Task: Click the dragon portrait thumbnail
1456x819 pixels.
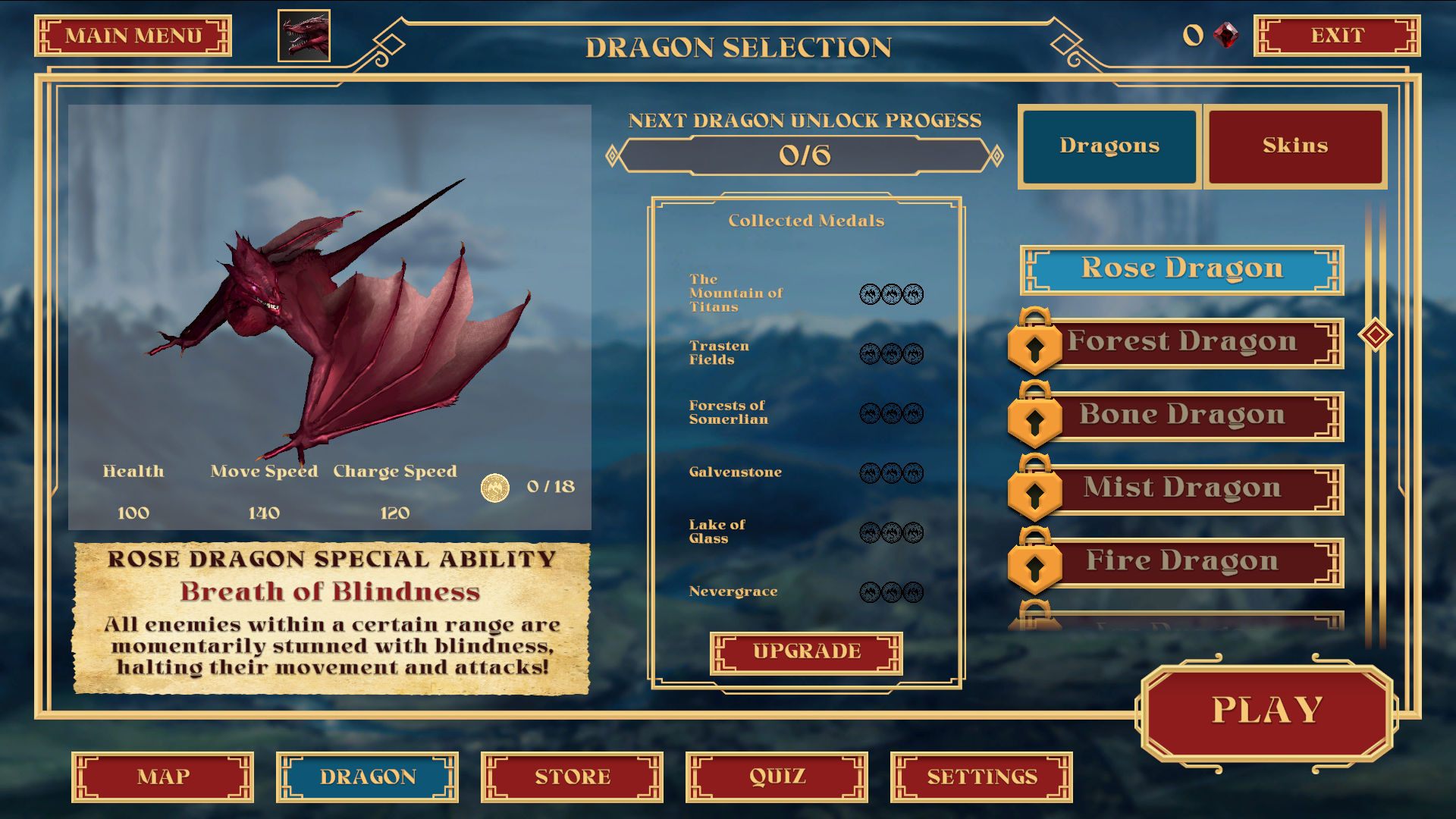Action: click(304, 36)
